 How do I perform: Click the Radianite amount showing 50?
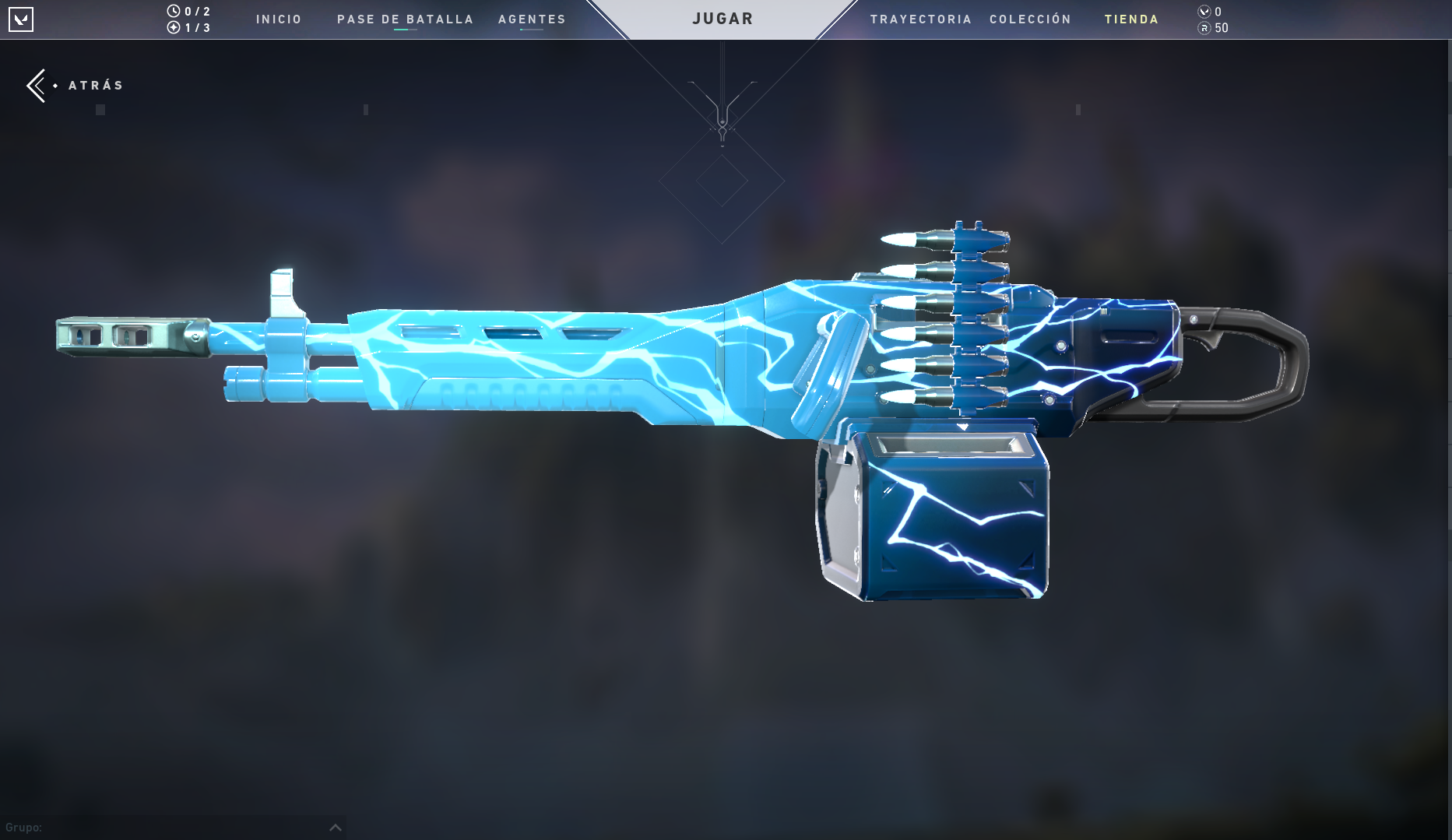point(1221,27)
